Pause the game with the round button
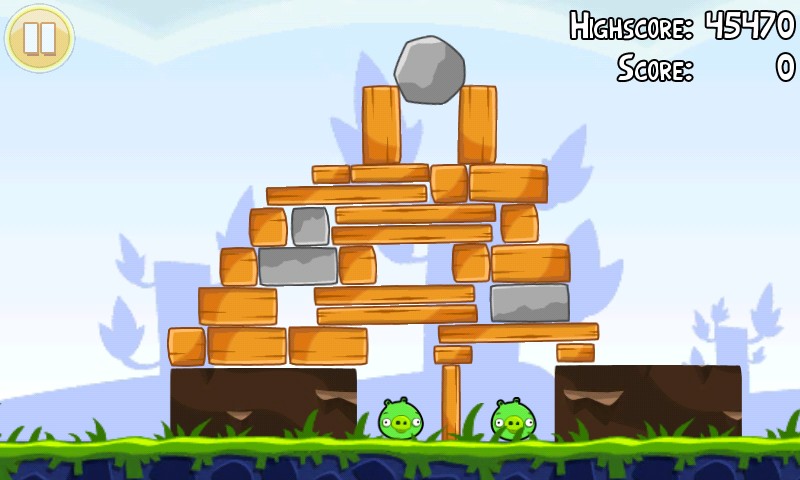This screenshot has height=480, width=800. (40, 38)
